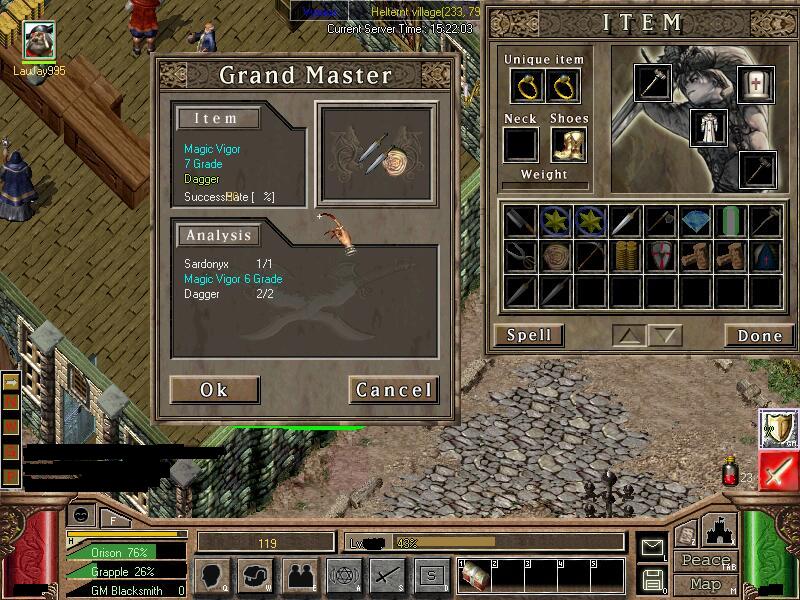Viewport: 800px width, 600px height.
Task: Open the mail envelope icon
Action: point(652,547)
